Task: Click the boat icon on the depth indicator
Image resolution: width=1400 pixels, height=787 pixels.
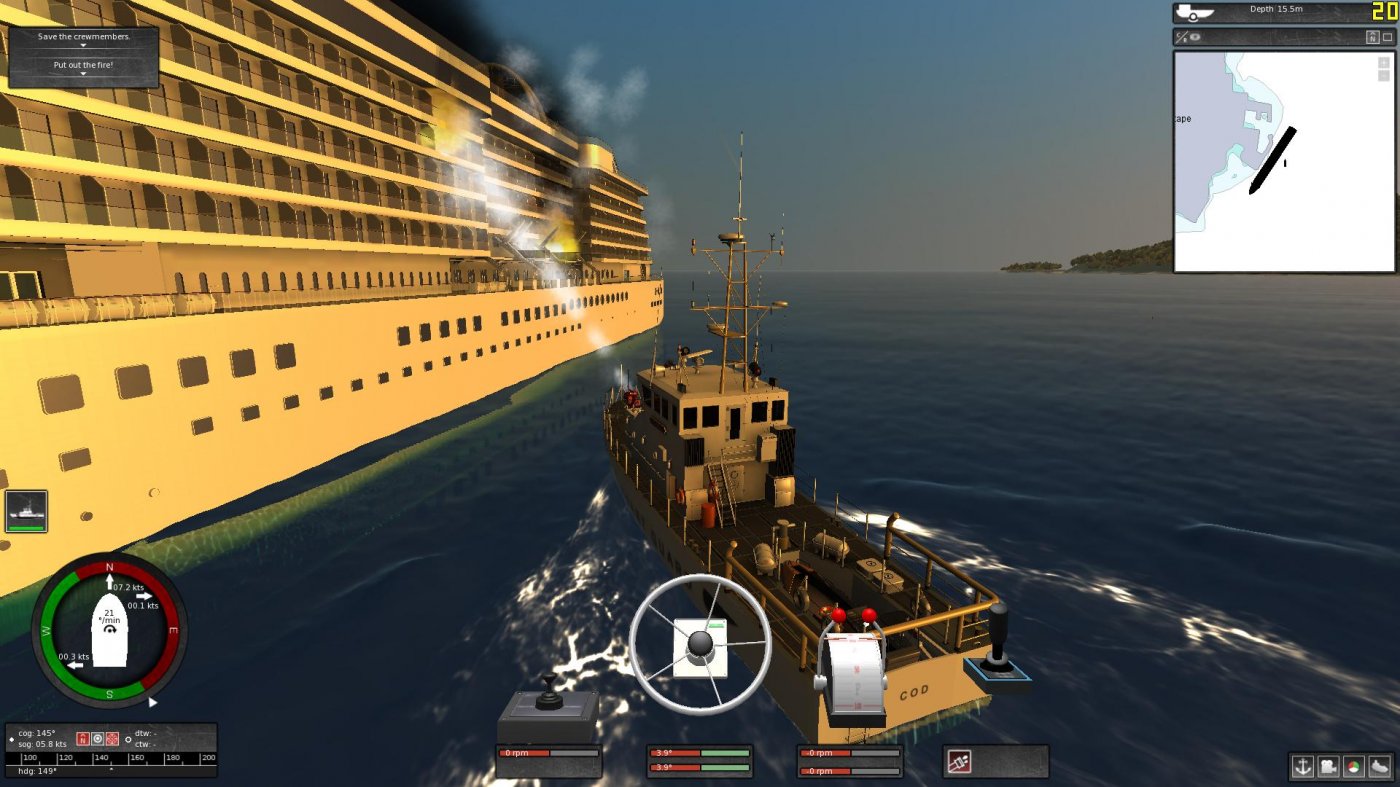Action: click(1194, 14)
